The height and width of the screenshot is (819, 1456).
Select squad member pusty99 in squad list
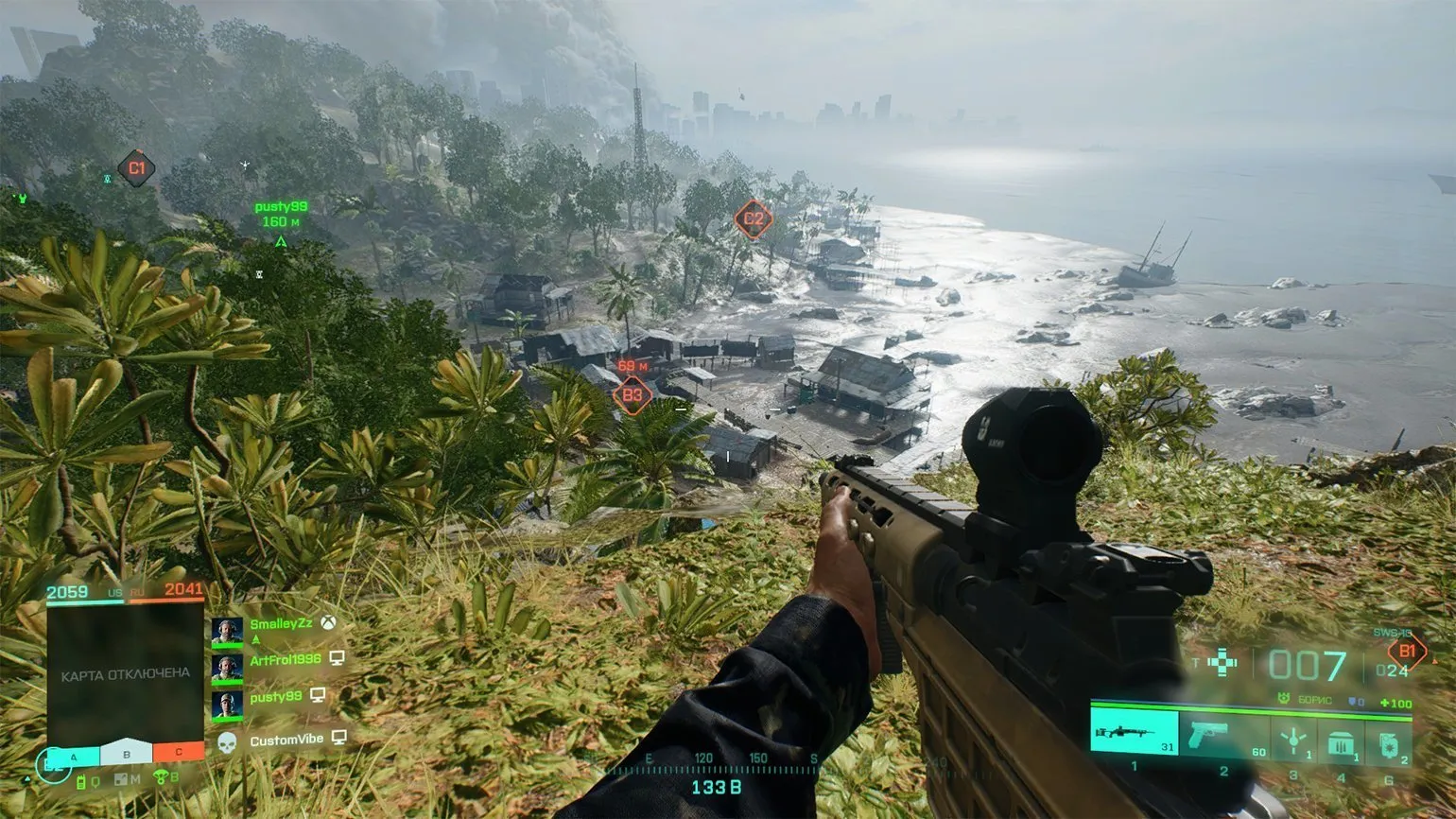point(275,696)
